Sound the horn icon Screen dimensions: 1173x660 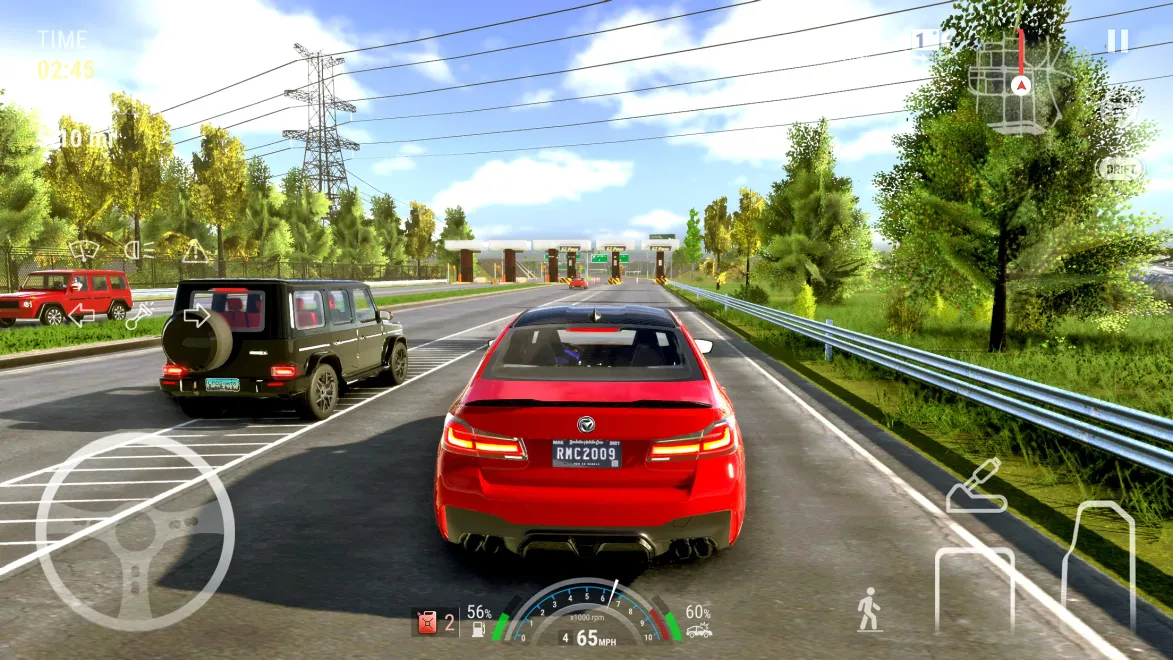[x=139, y=316]
